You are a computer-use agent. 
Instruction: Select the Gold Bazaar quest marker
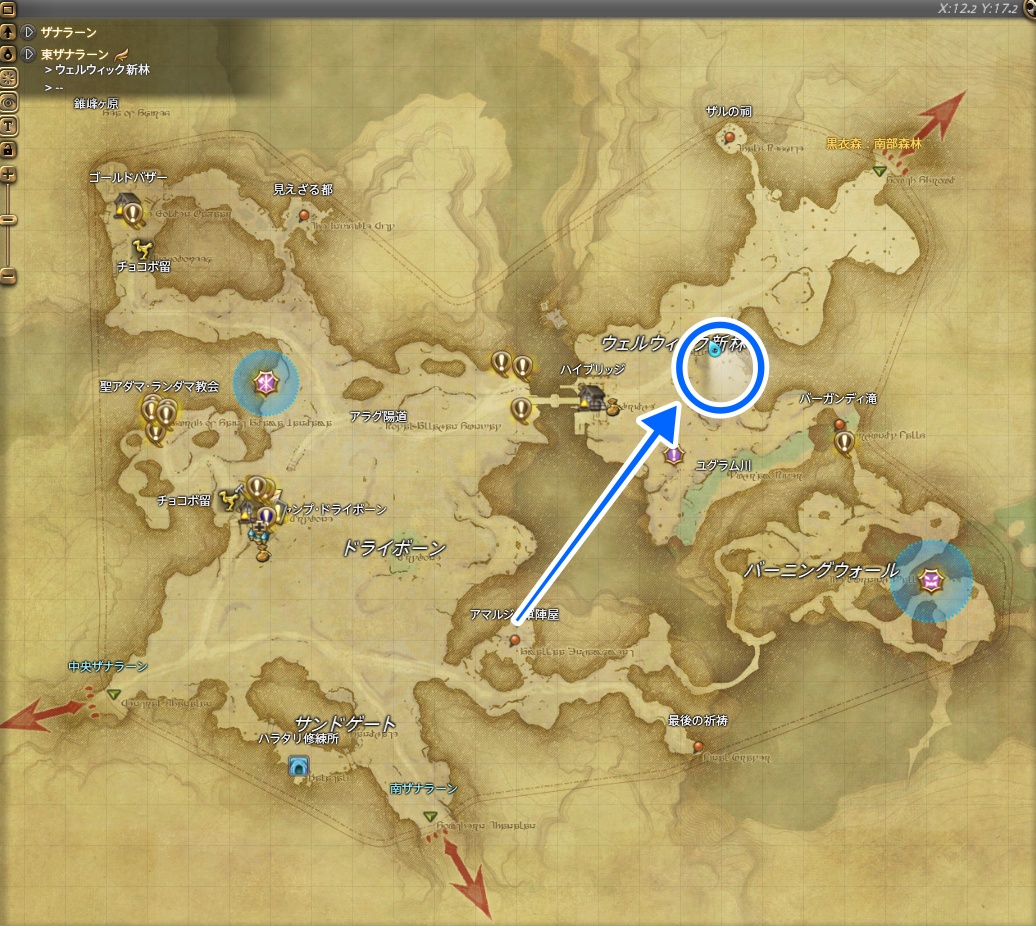pos(133,211)
